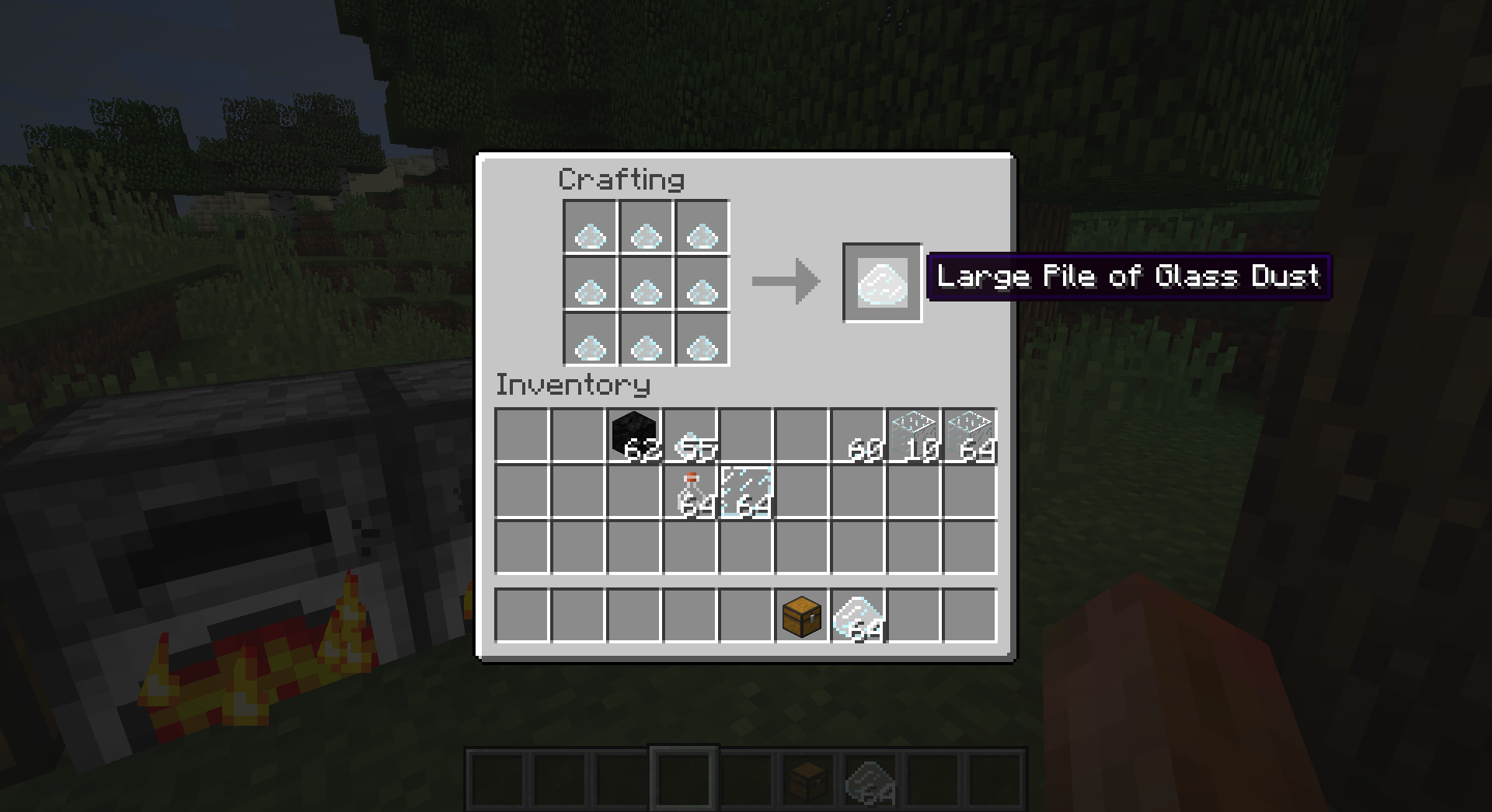Grab the glass dust stack beside the chest
The image size is (1492, 812).
click(x=856, y=615)
